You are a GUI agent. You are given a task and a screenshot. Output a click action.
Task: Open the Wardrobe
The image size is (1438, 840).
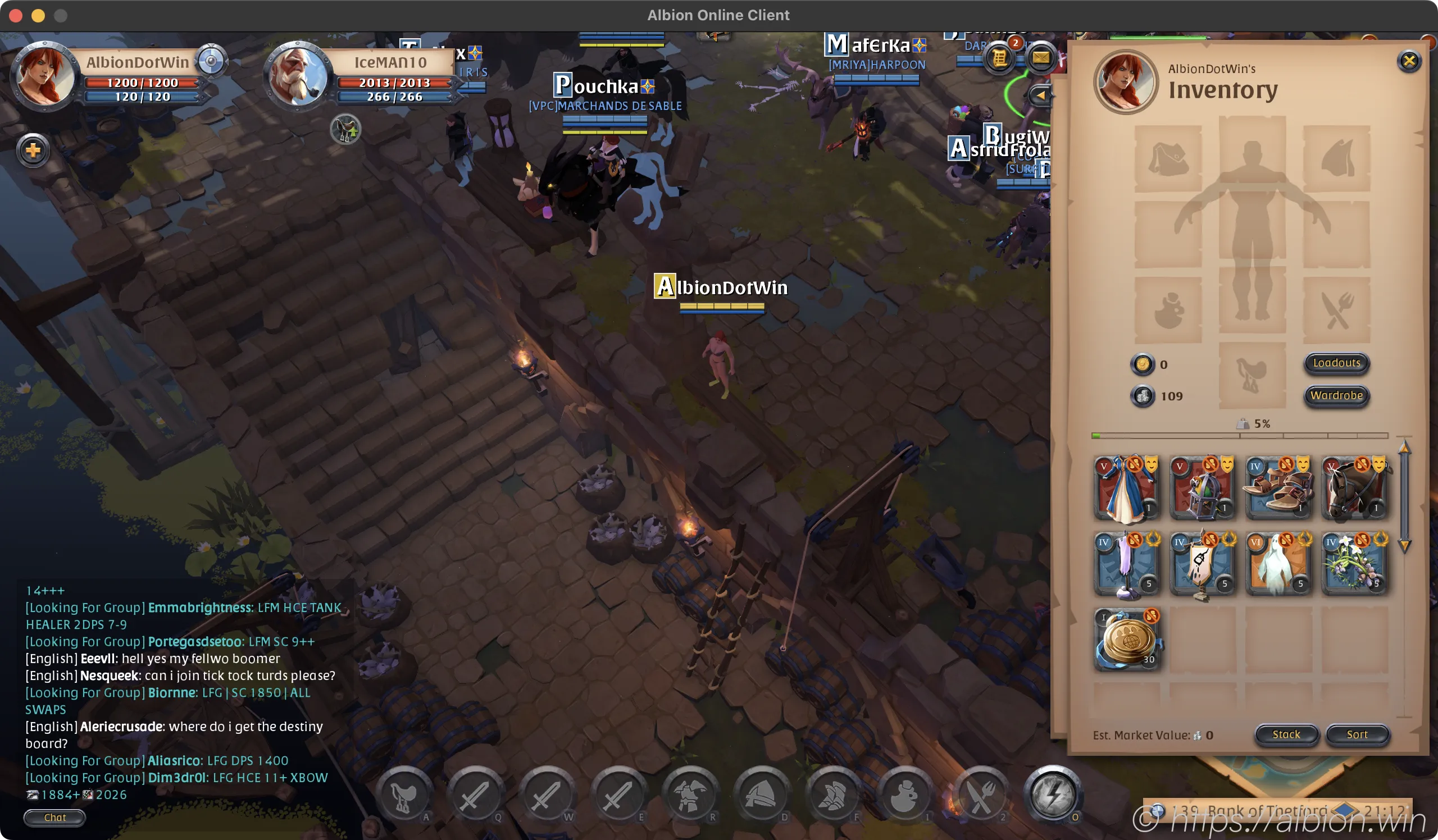[1336, 395]
